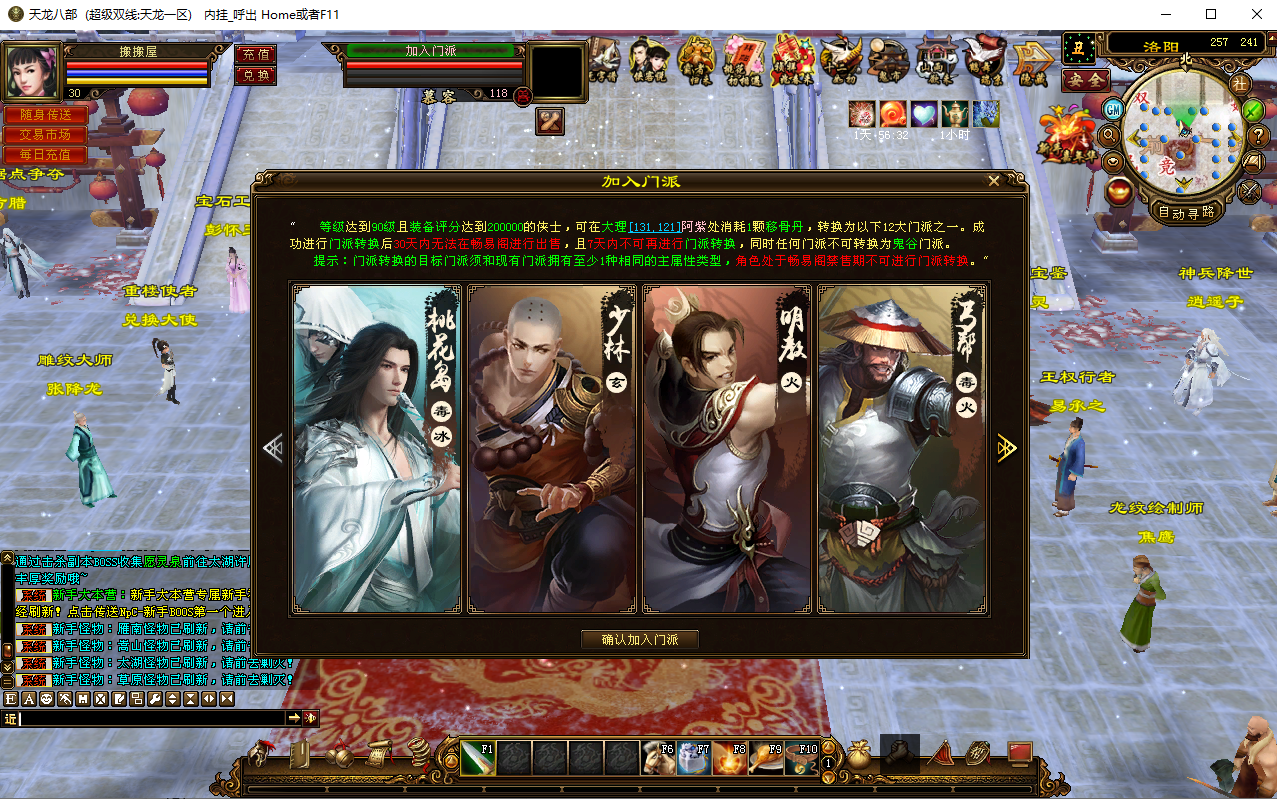The height and width of the screenshot is (799, 1277).
Task: Pick the 明教 sect card
Action: pos(727,449)
